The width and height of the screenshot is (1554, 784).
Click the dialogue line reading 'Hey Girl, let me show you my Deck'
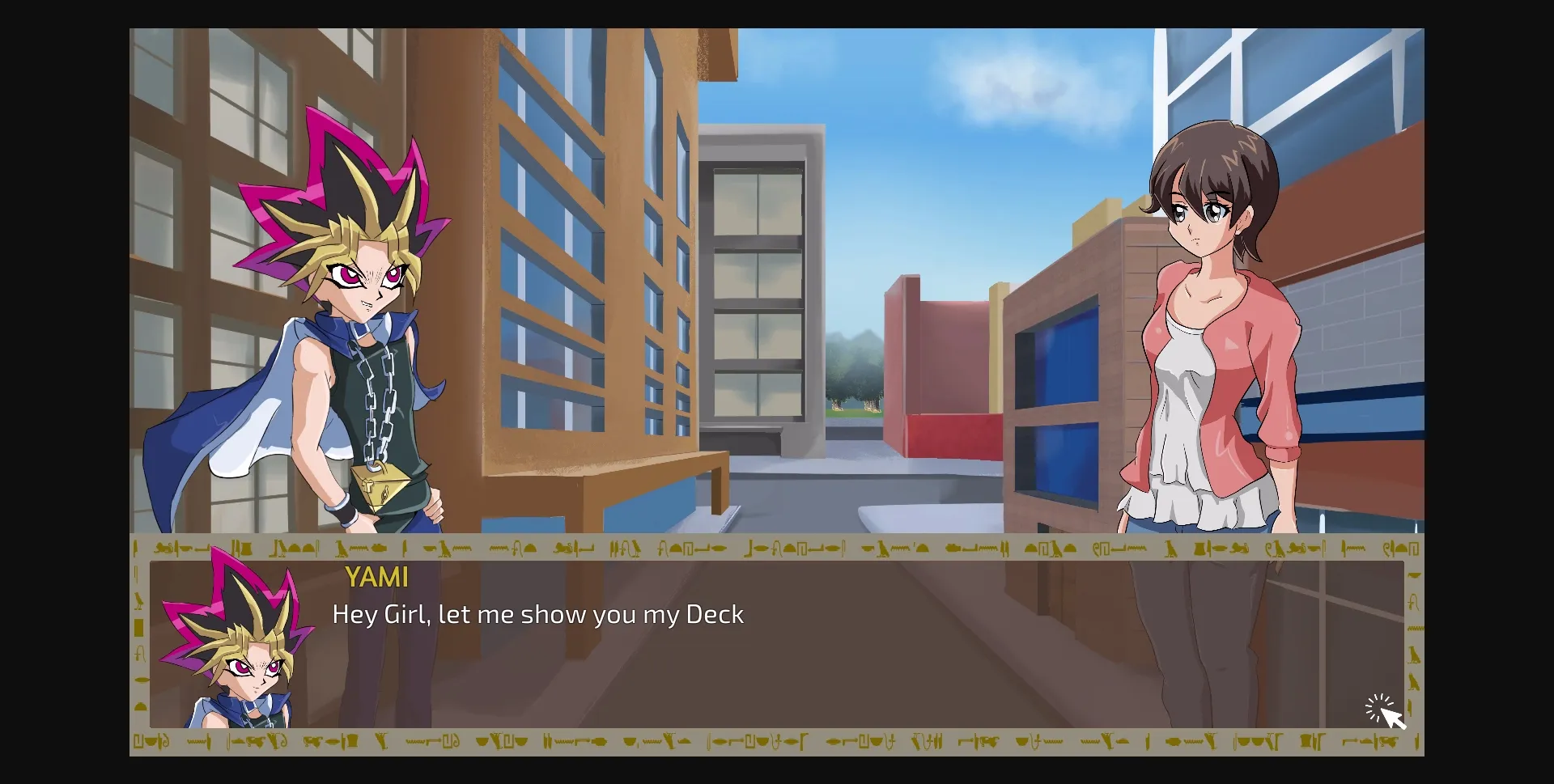pos(537,614)
